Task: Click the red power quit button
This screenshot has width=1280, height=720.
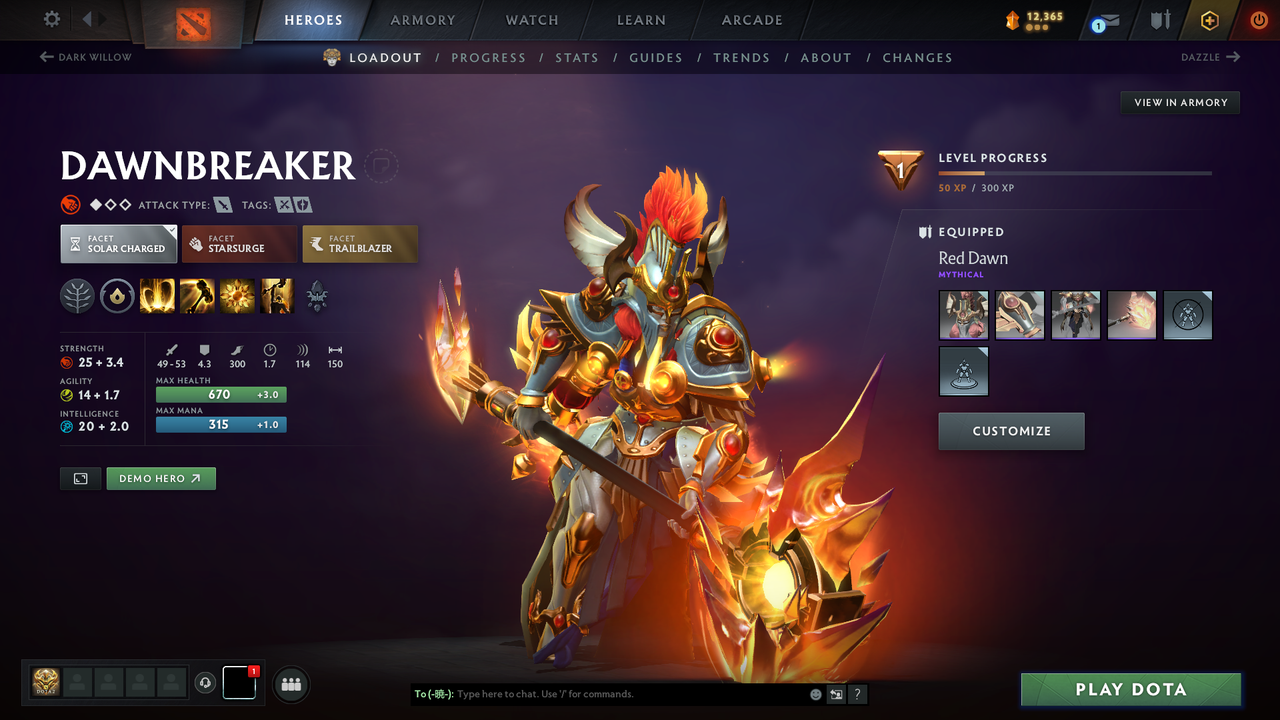Action: [1259, 20]
